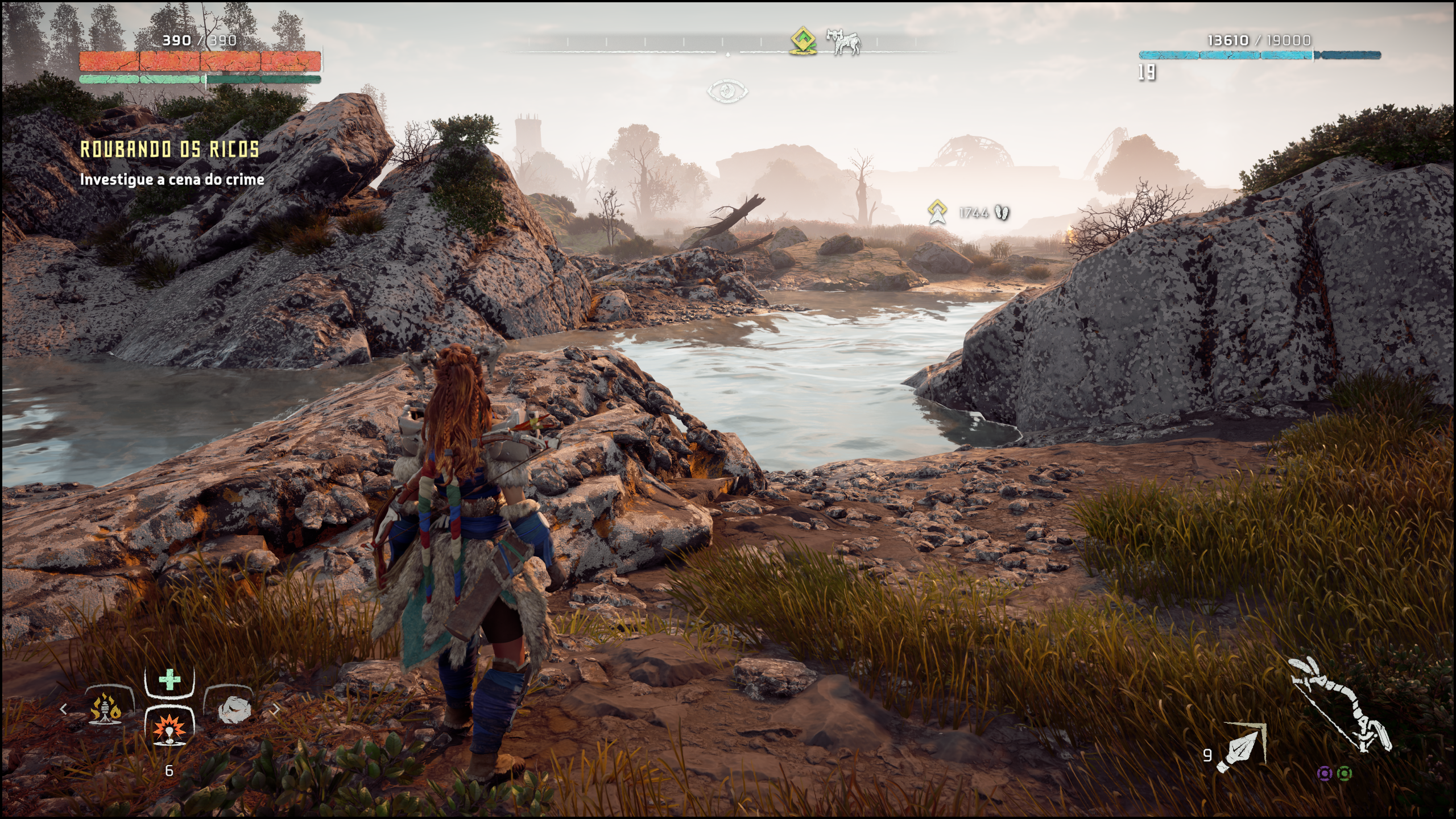This screenshot has height=819, width=1456.
Task: Click the green weapon modification indicator
Action: (1345, 773)
